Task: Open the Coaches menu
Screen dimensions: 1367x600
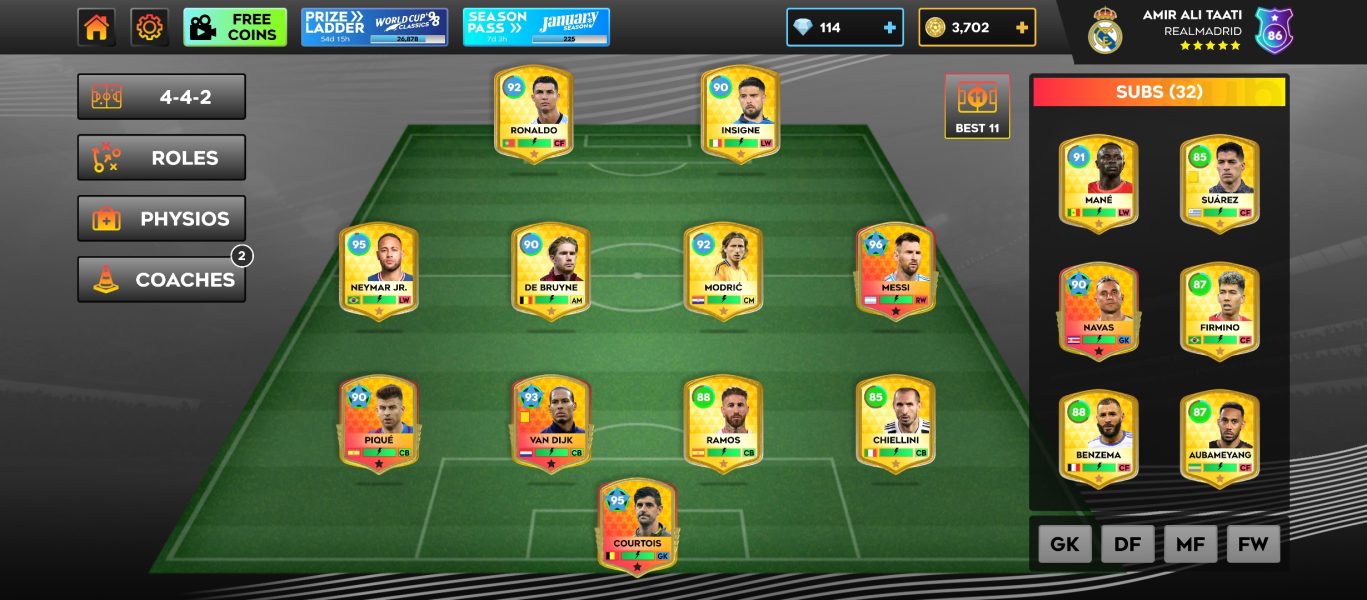Action: tap(161, 280)
